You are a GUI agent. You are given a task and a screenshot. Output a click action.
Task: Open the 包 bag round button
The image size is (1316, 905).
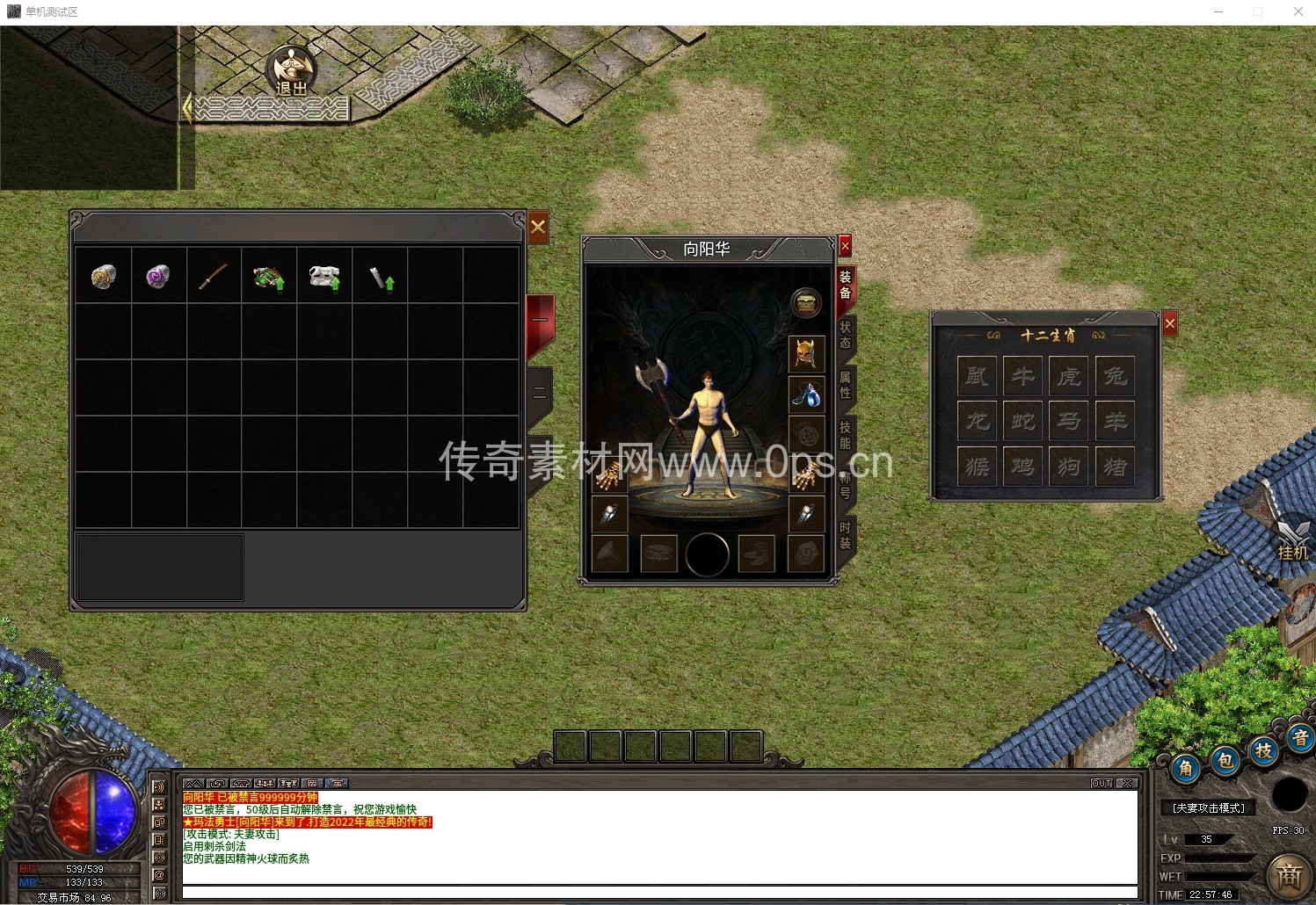tap(1225, 761)
